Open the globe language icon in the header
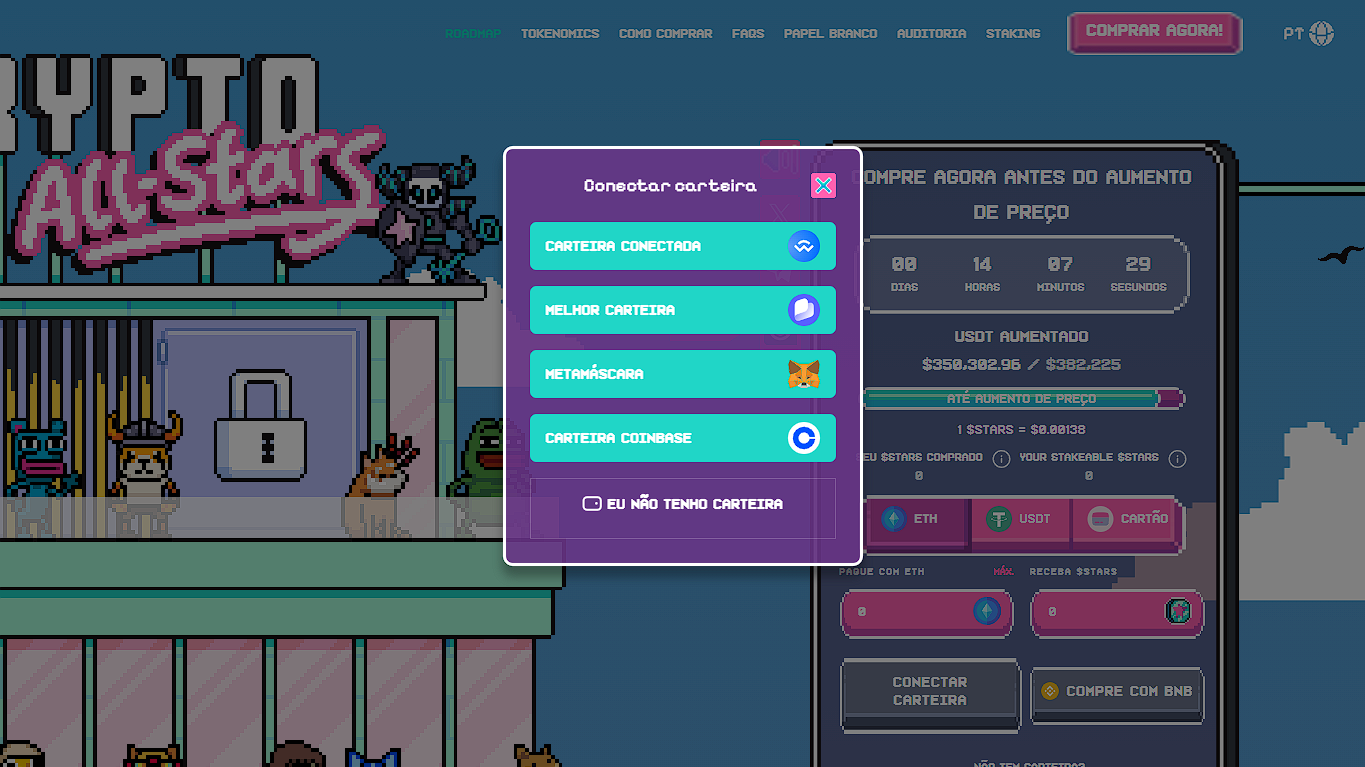 [1323, 32]
